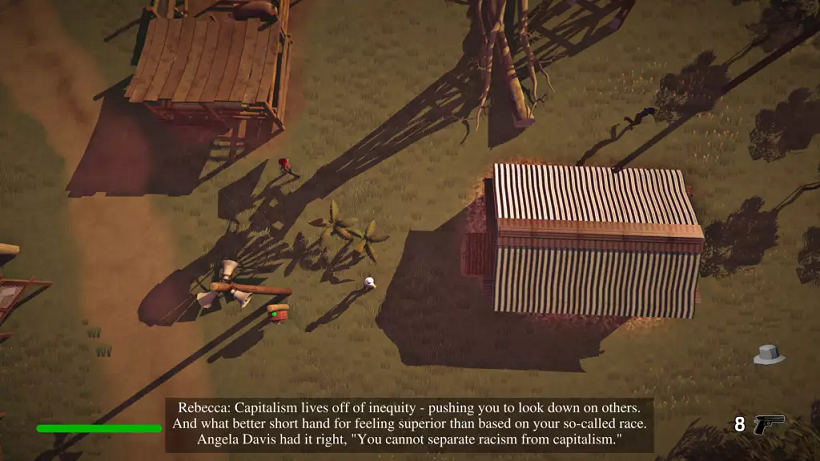820x461 pixels.
Task: Click the pistol weapon icon
Action: pyautogui.click(x=768, y=424)
